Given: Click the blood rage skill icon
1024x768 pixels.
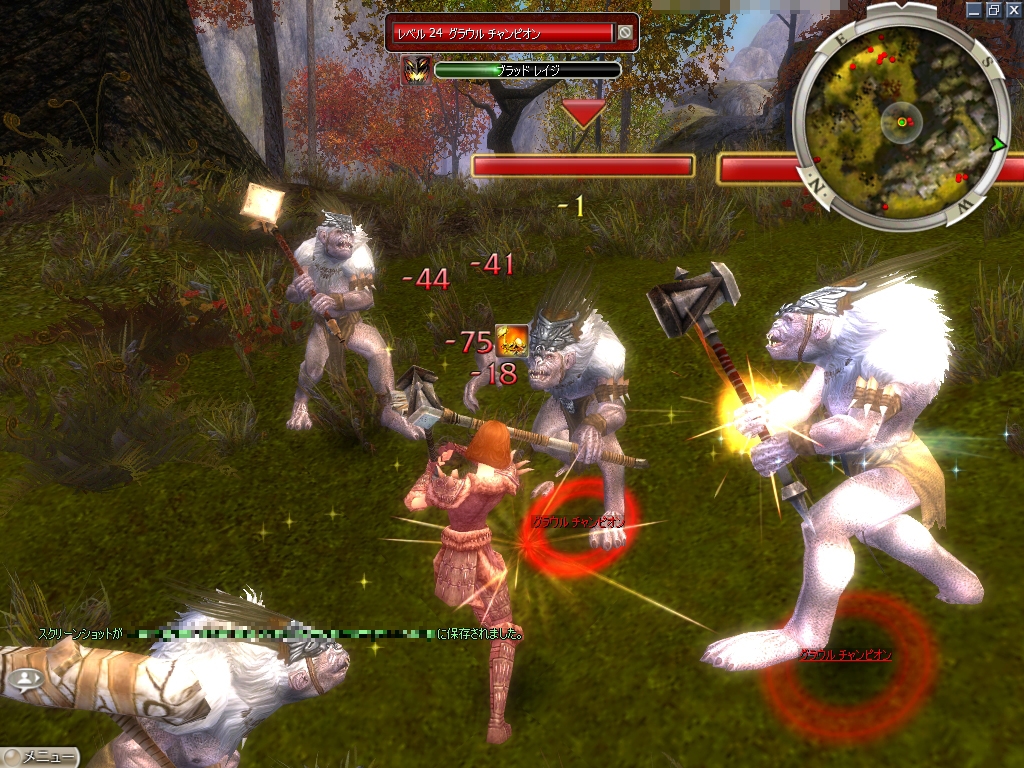Looking at the screenshot, I should point(416,70).
